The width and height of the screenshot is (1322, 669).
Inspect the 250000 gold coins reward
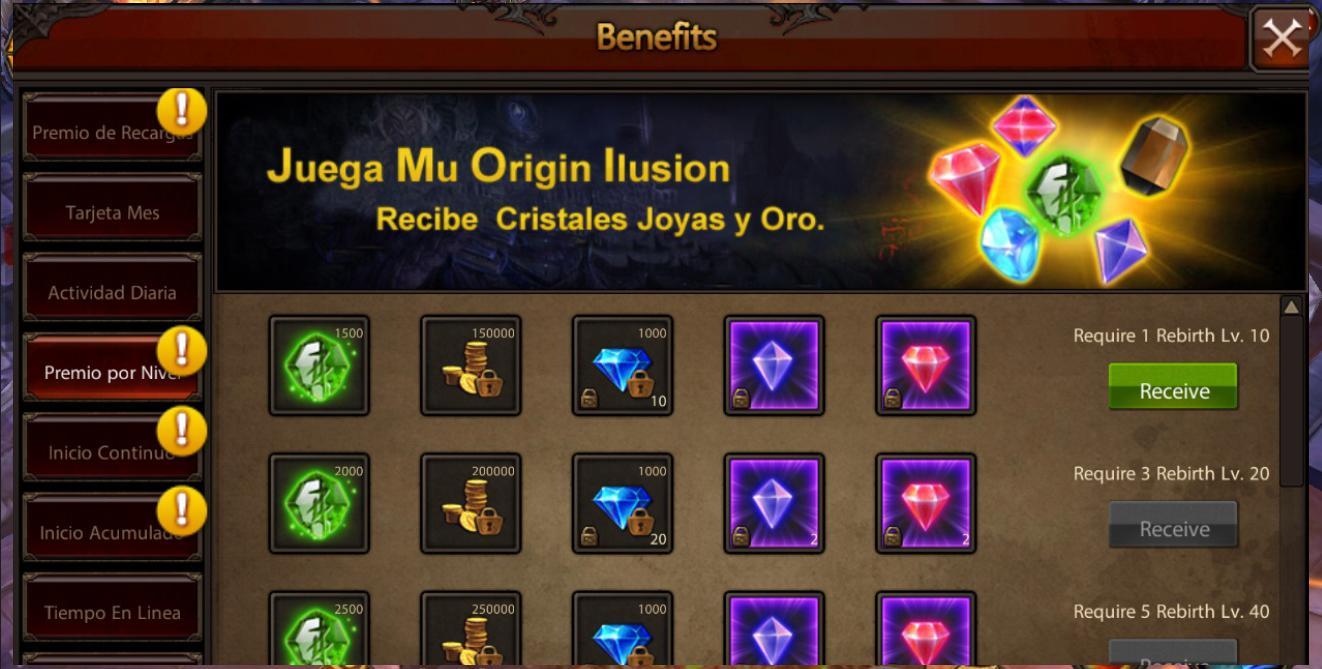471,631
